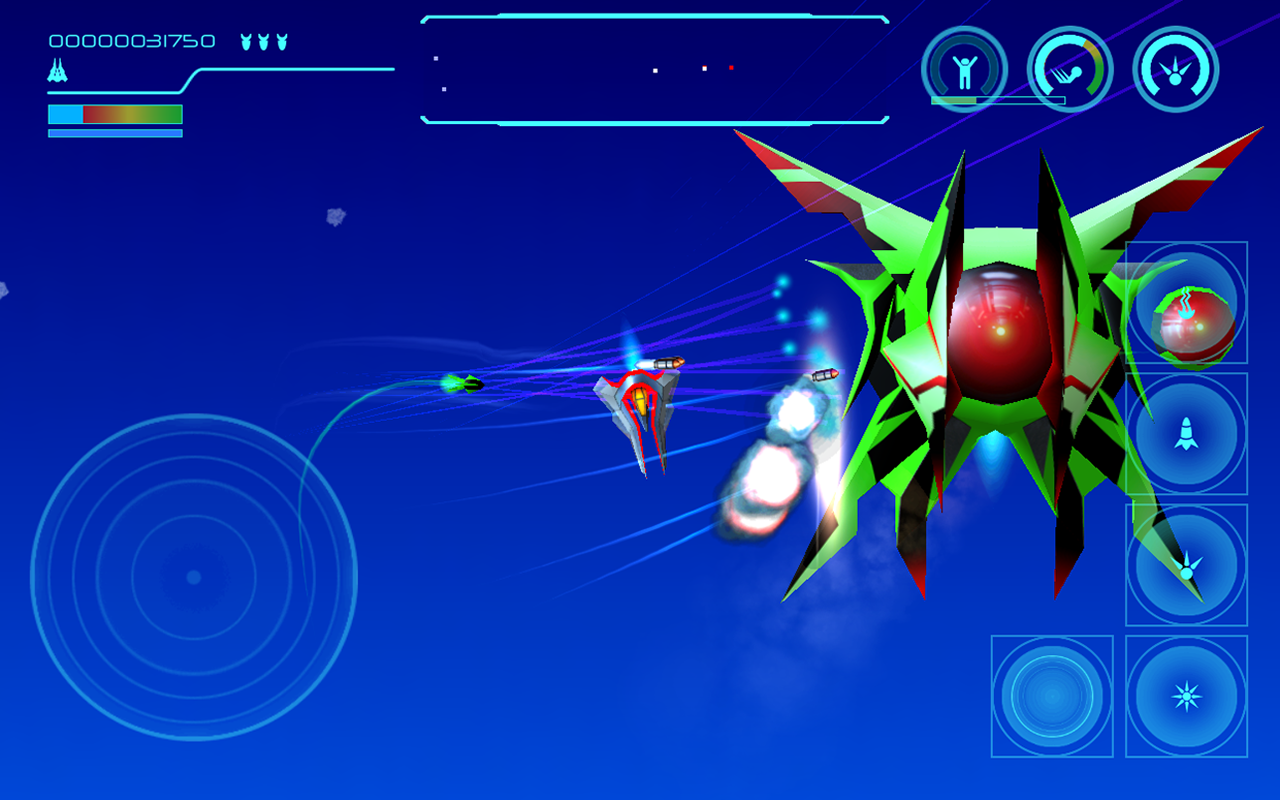Click the red dot on the radar display

click(731, 67)
